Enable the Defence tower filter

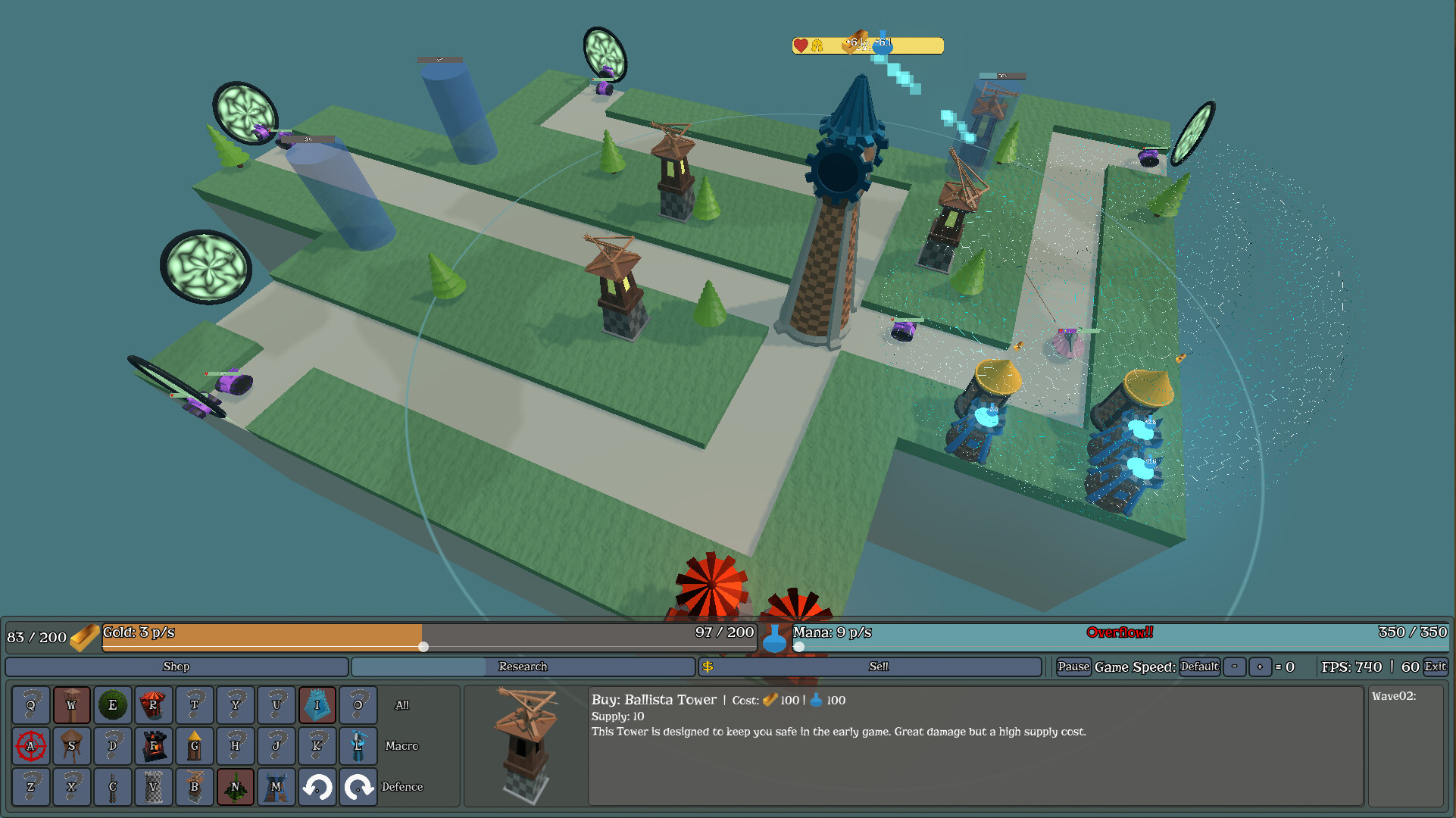click(403, 787)
